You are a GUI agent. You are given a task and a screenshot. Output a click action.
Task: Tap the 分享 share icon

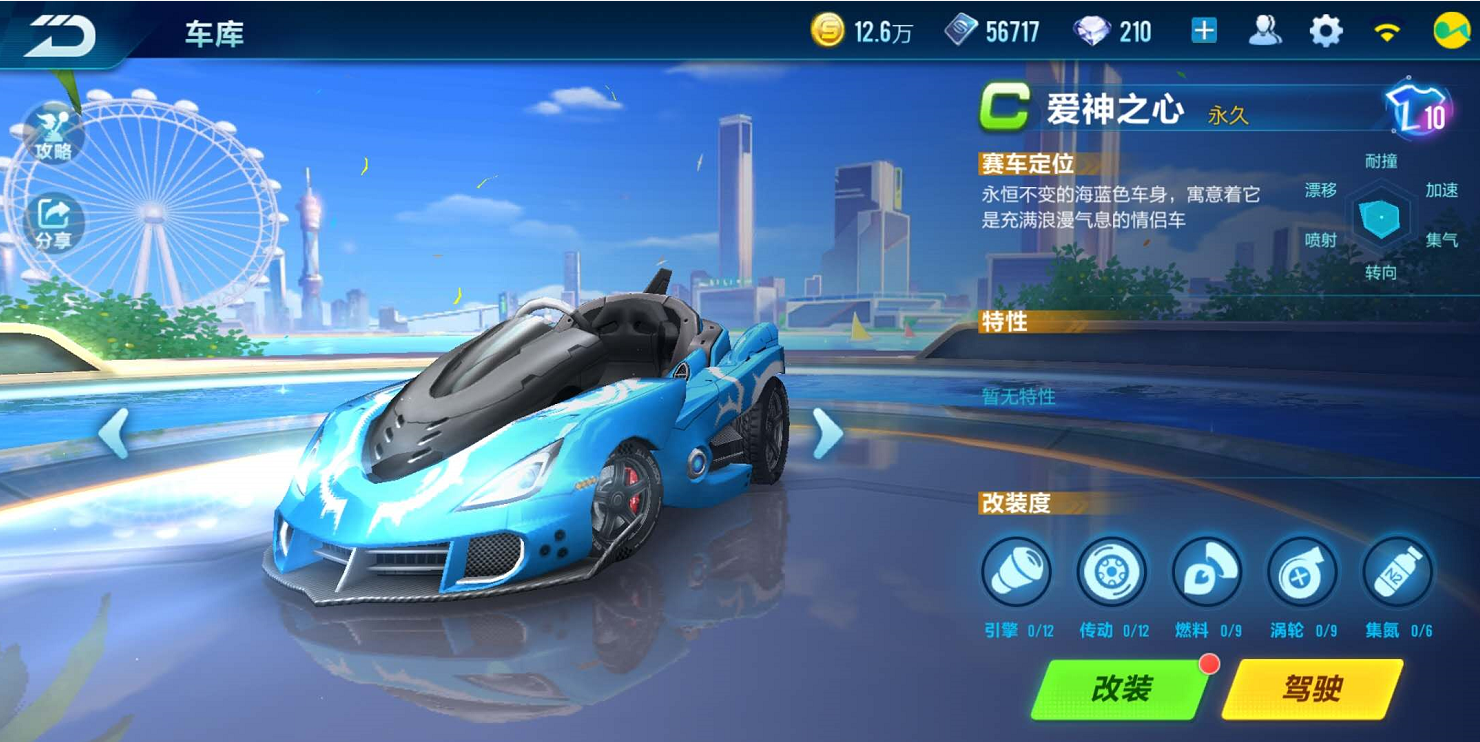pos(54,223)
